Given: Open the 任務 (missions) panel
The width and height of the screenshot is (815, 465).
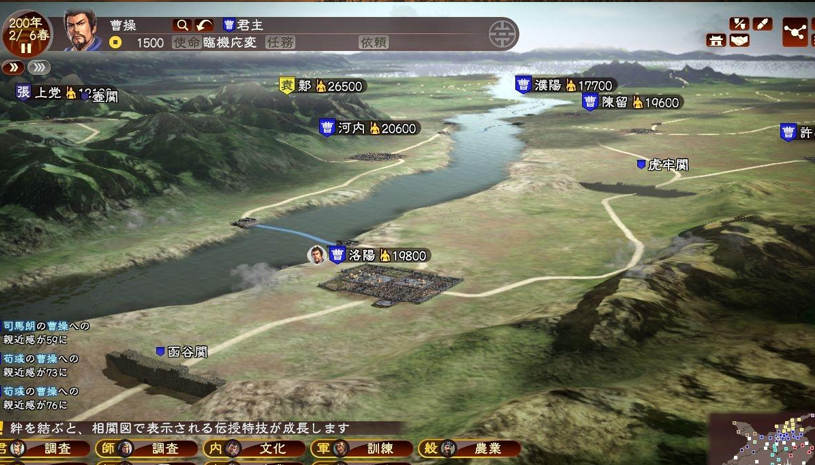Looking at the screenshot, I should 280,43.
